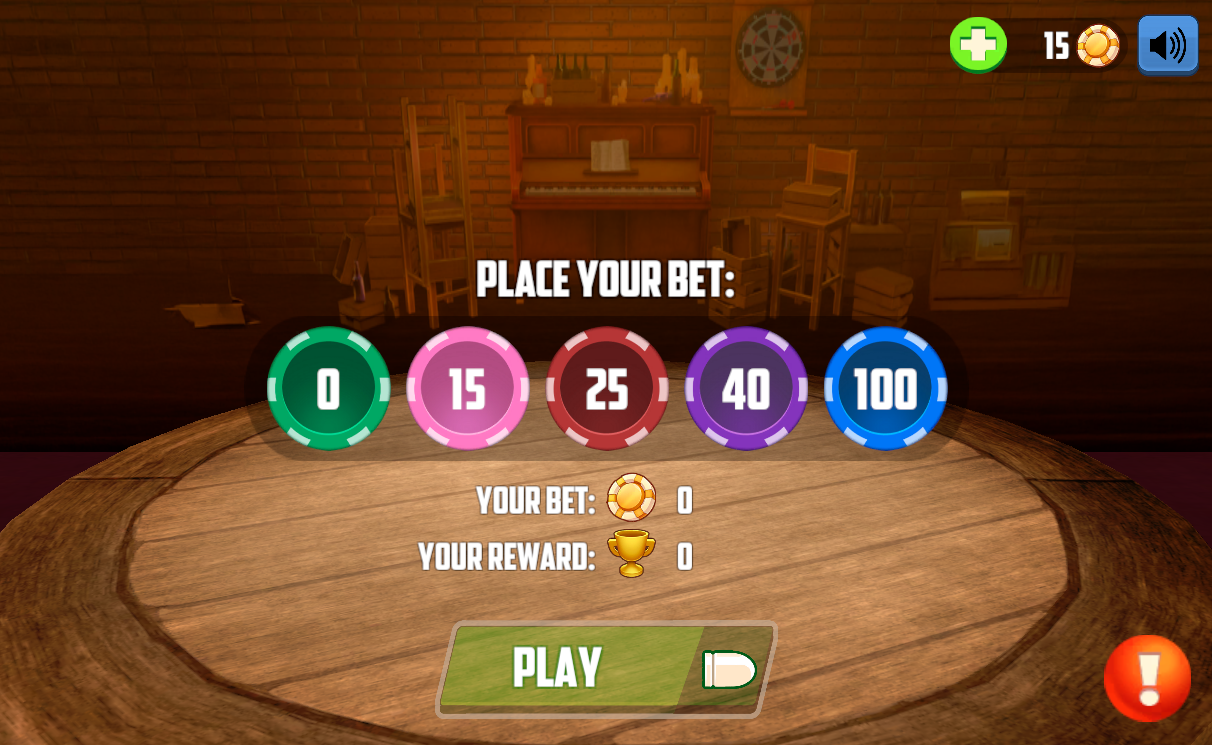Add more coins with the green plus

coord(978,45)
